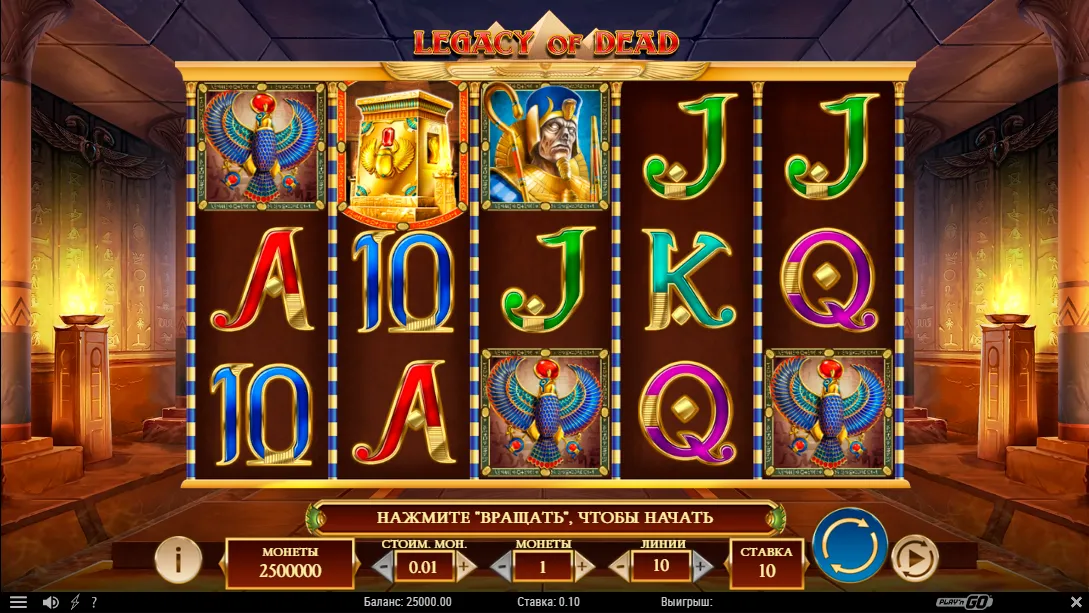The image size is (1089, 613).
Task: Toggle the sound speaker icon
Action: pos(50,602)
